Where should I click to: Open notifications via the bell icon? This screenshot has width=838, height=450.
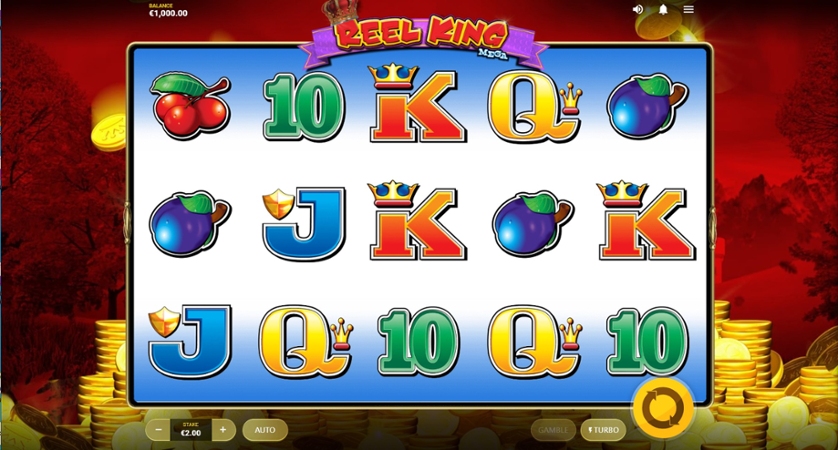click(x=663, y=9)
